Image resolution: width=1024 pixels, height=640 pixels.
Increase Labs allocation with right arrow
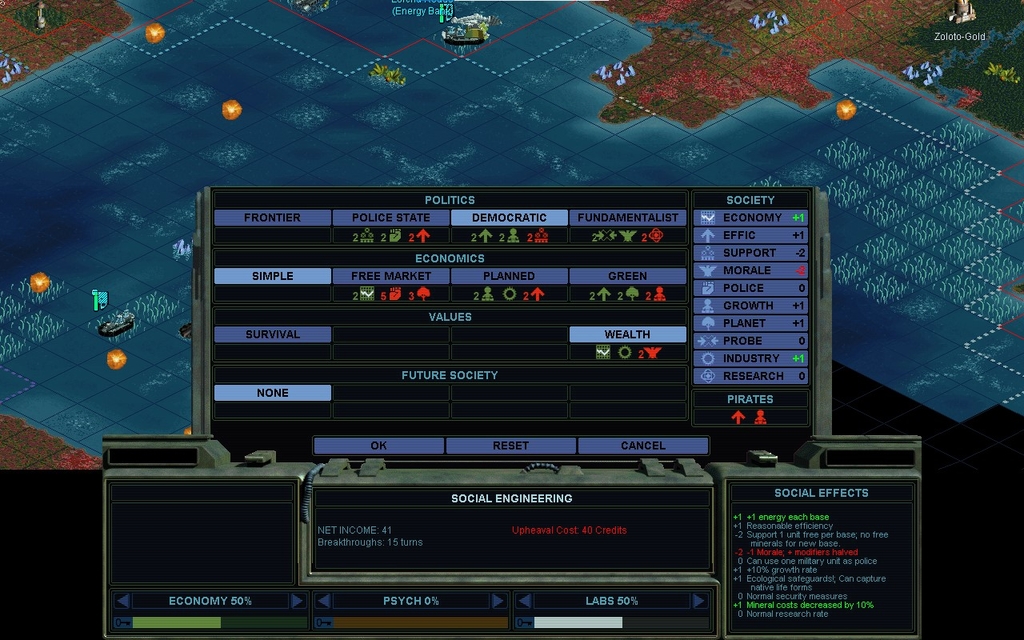(697, 601)
